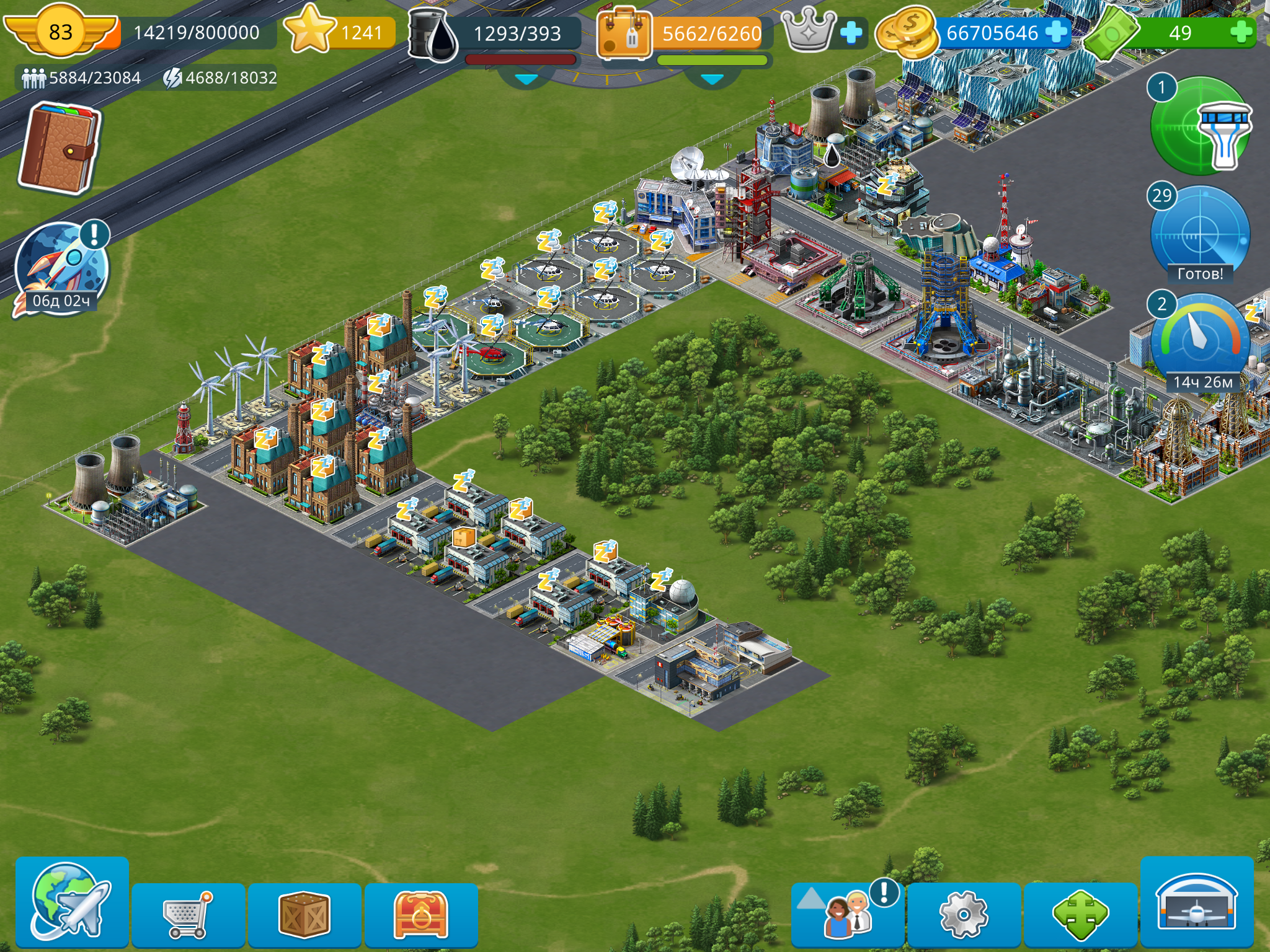The height and width of the screenshot is (952, 1270).
Task: Open the world flight map button
Action: tap(71, 902)
